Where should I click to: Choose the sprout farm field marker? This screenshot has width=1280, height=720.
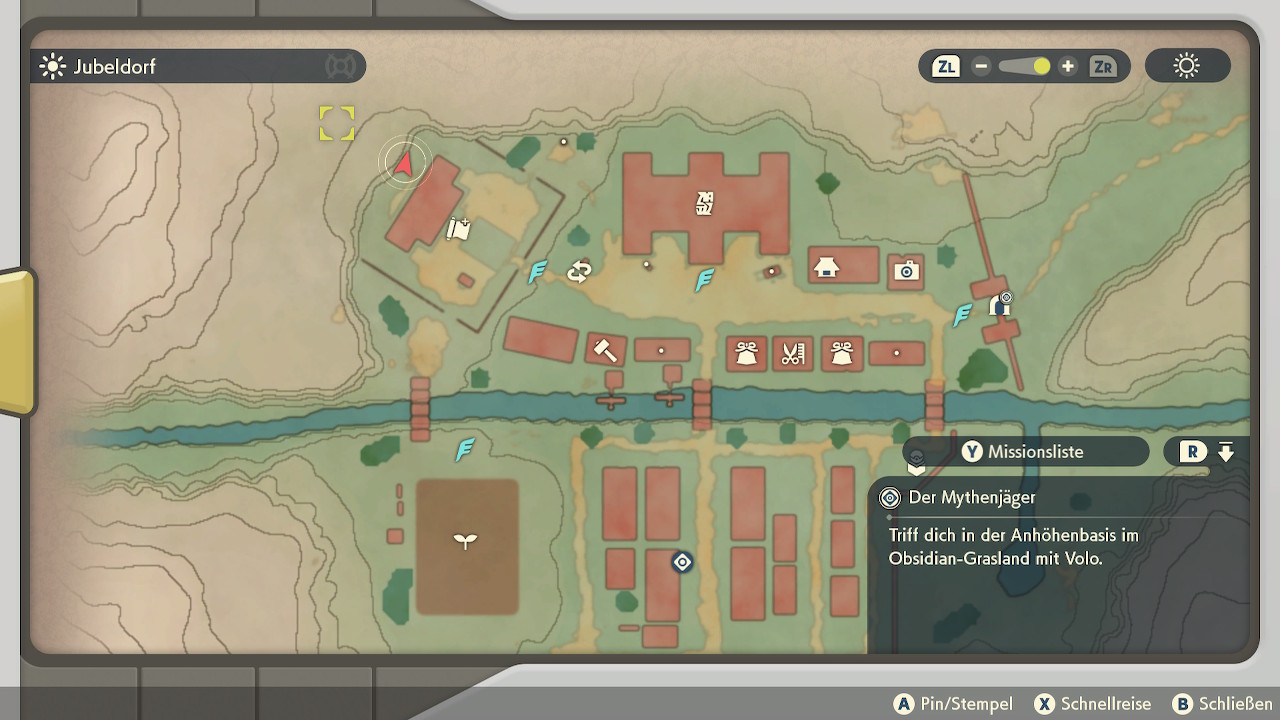[x=466, y=541]
